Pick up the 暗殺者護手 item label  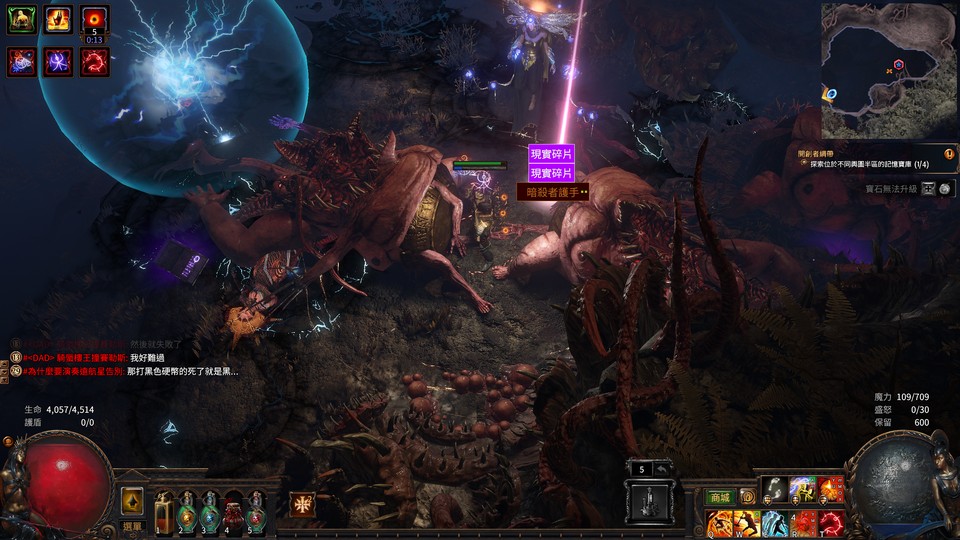pos(552,192)
